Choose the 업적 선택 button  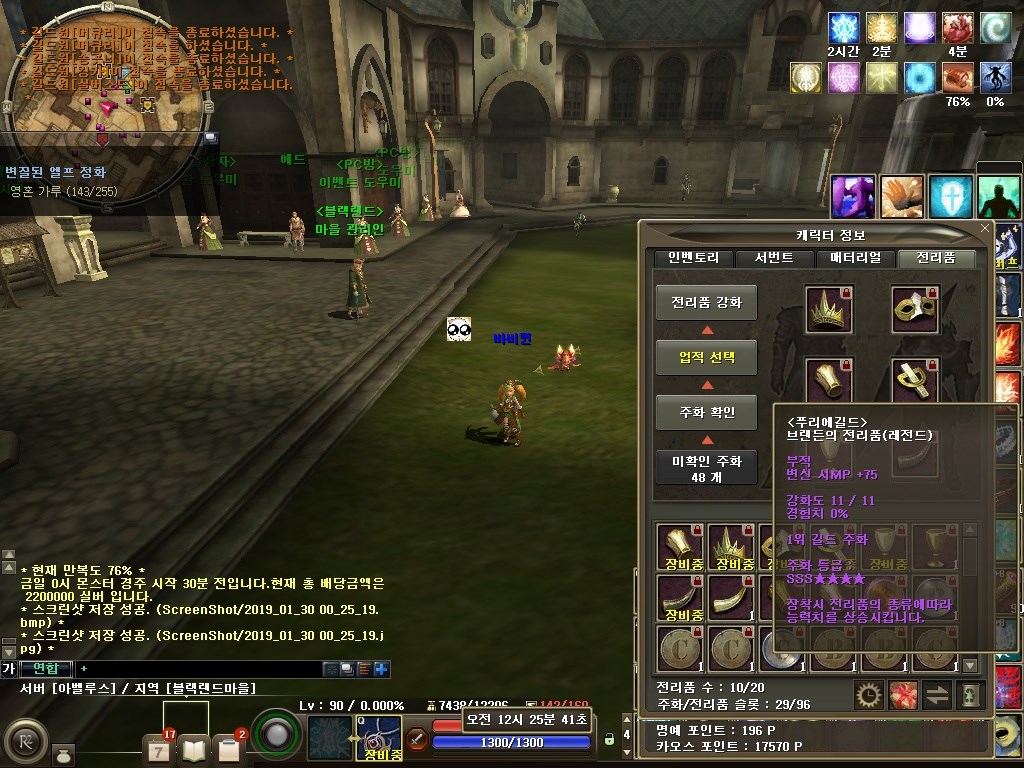[x=706, y=357]
